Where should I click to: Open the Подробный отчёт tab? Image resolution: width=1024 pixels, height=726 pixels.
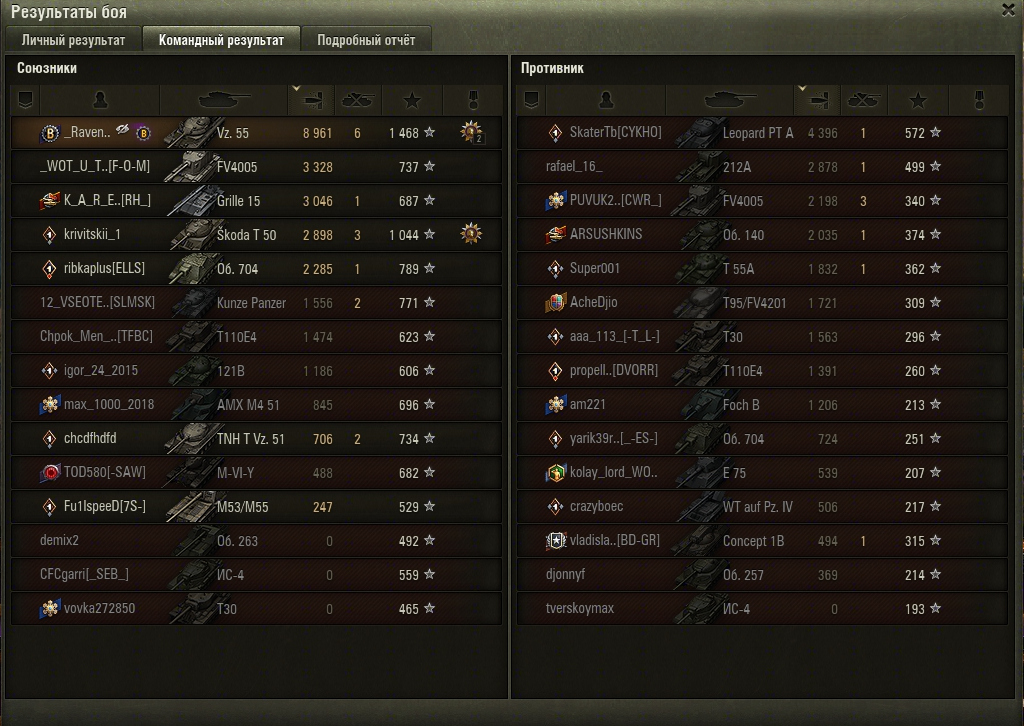366,40
